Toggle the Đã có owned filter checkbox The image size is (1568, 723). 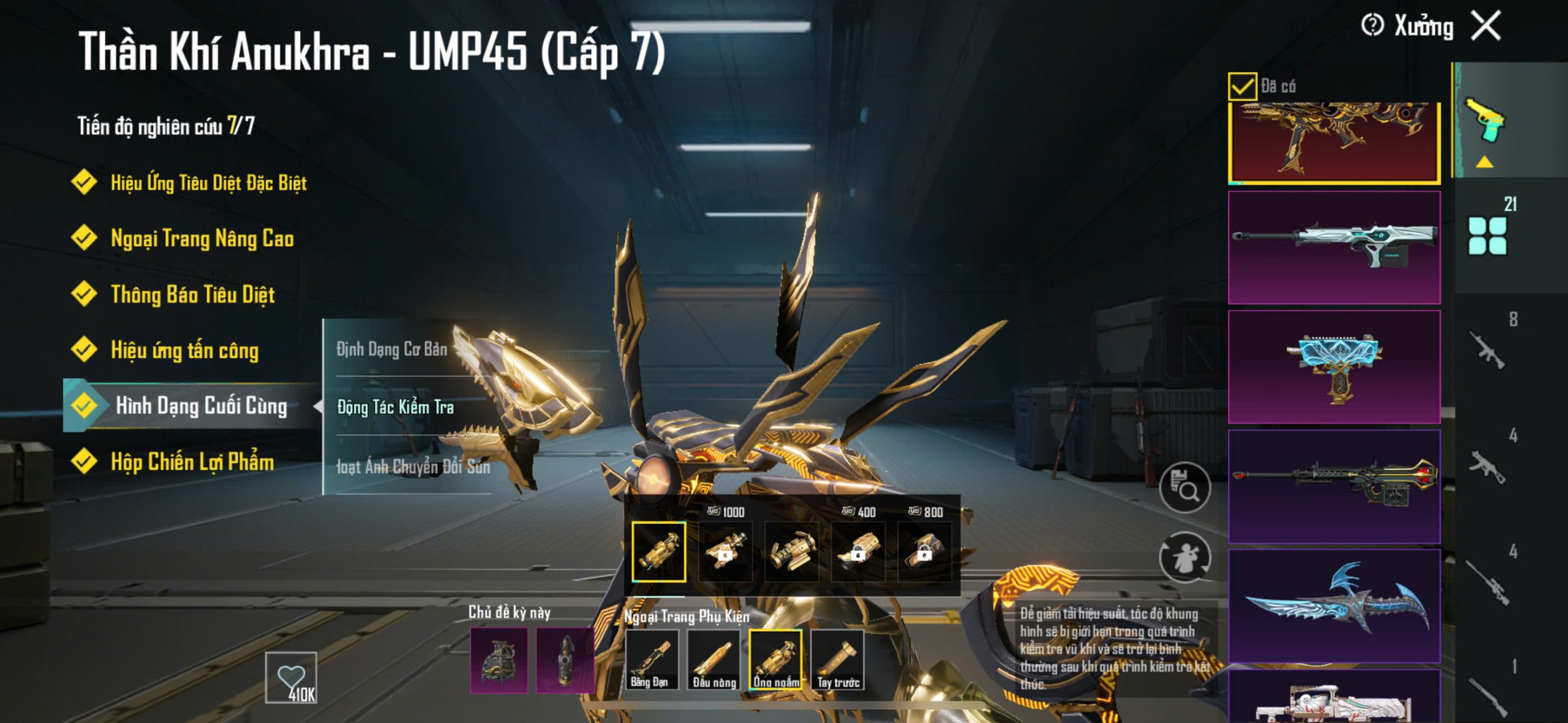tap(1242, 86)
